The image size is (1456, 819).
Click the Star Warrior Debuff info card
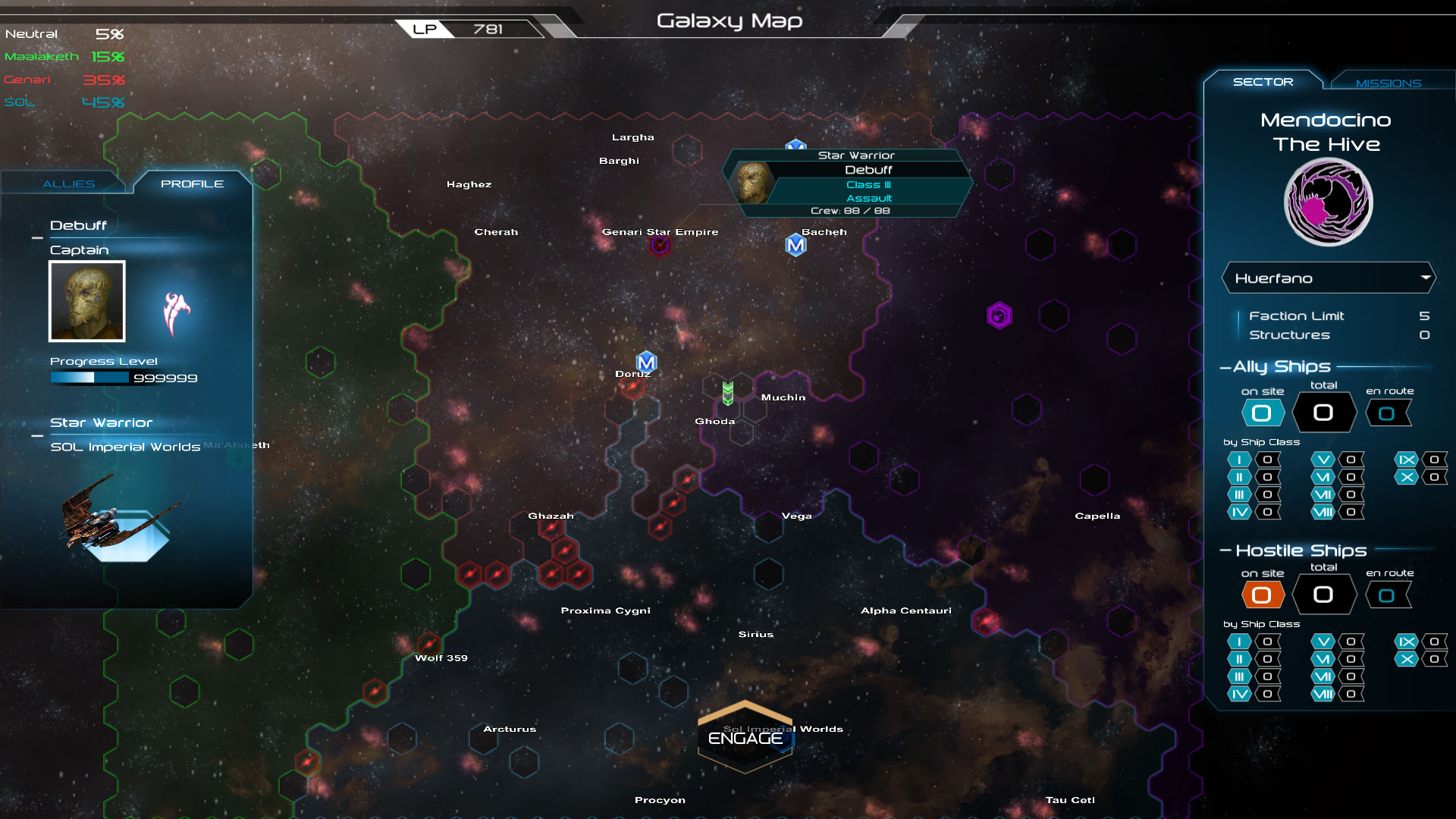click(x=849, y=182)
